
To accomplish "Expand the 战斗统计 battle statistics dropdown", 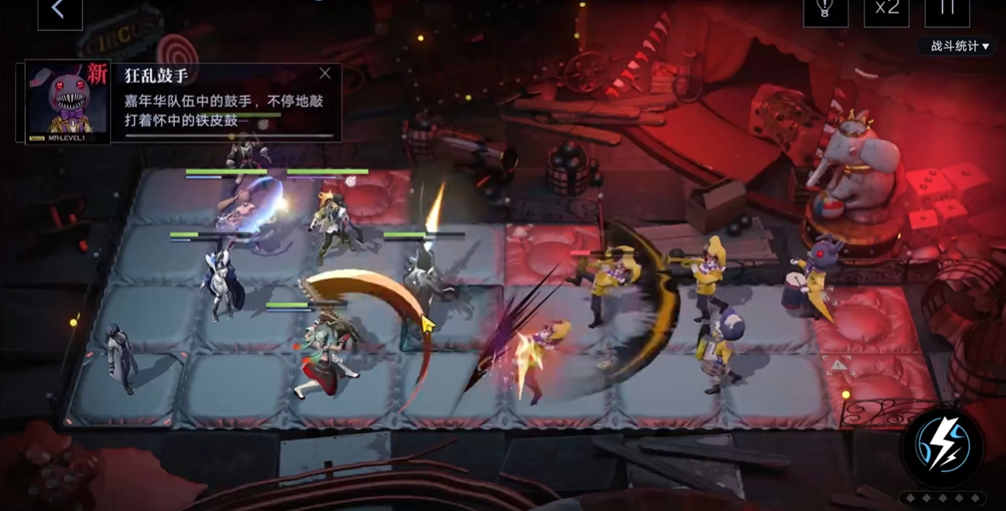I will click(x=960, y=46).
